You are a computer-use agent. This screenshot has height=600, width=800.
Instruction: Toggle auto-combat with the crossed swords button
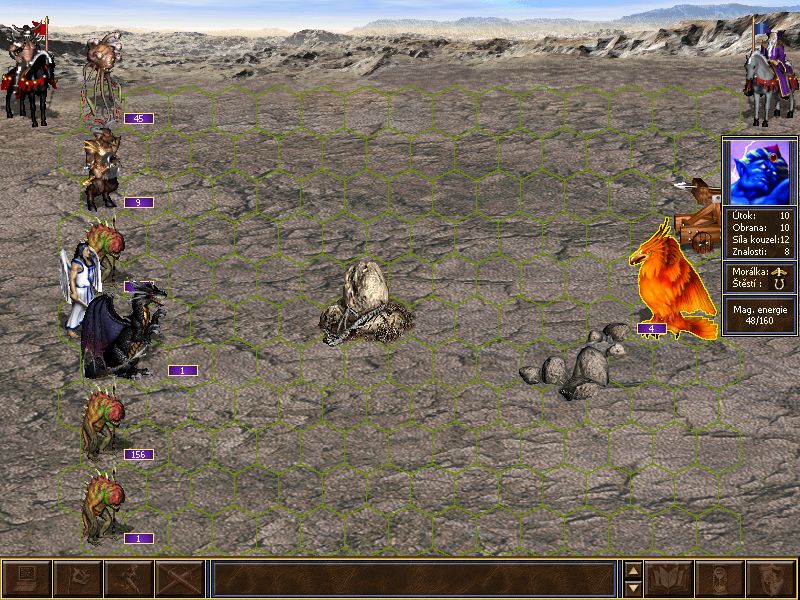(180, 578)
